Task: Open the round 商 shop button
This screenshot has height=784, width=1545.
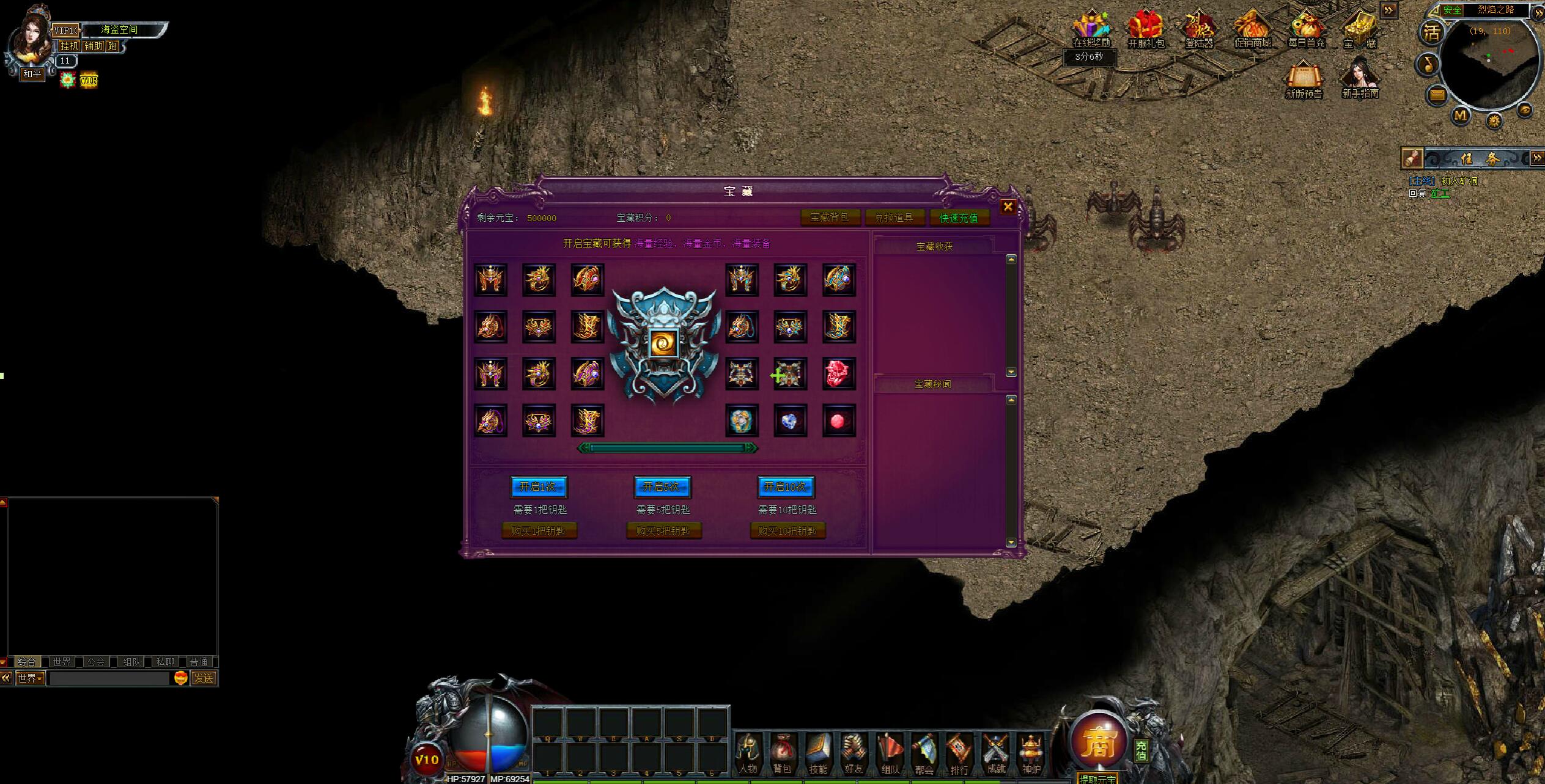Action: click(1099, 741)
